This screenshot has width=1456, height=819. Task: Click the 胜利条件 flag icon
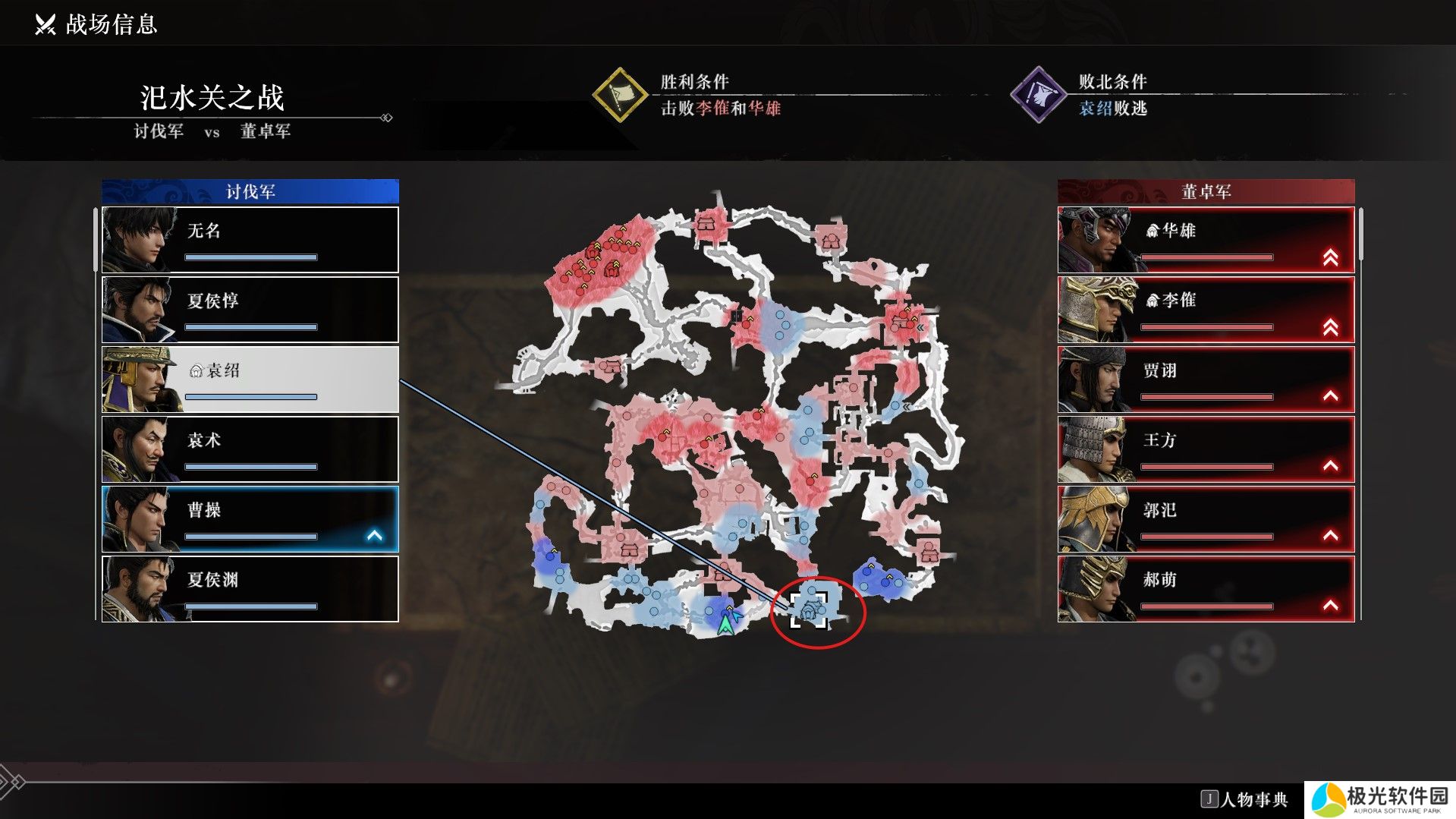[619, 95]
